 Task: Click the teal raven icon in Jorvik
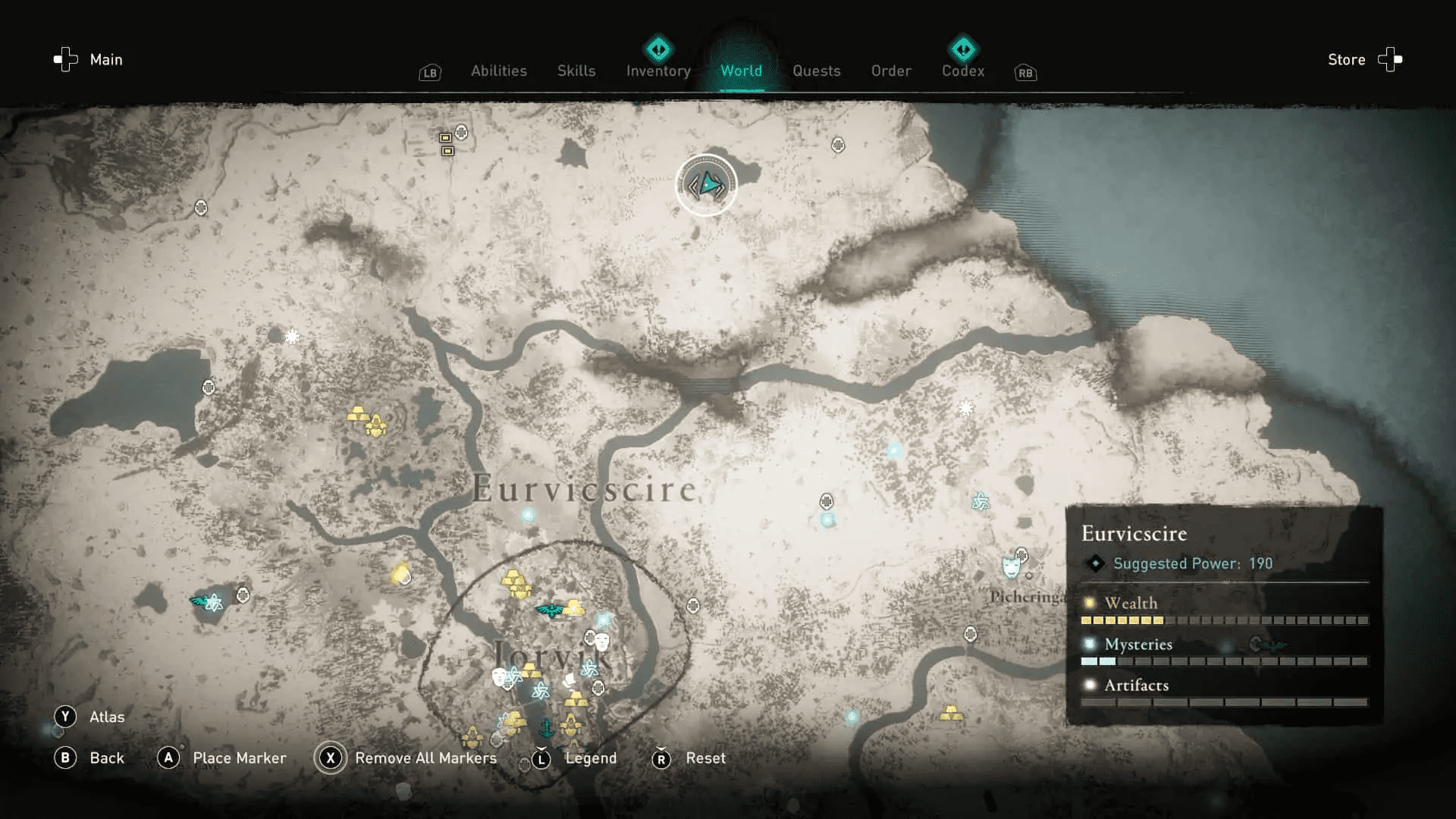(550, 609)
